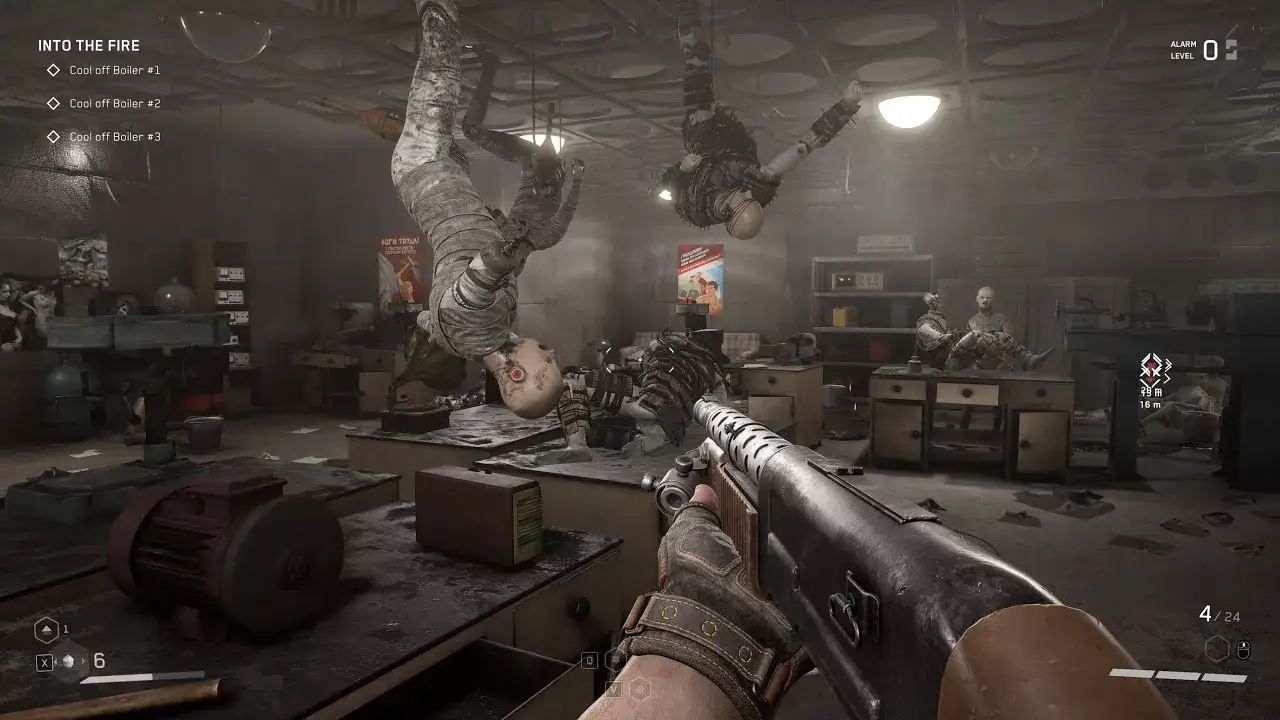
Task: Select the grenade consumable icon beside X prompt
Action: [68, 660]
